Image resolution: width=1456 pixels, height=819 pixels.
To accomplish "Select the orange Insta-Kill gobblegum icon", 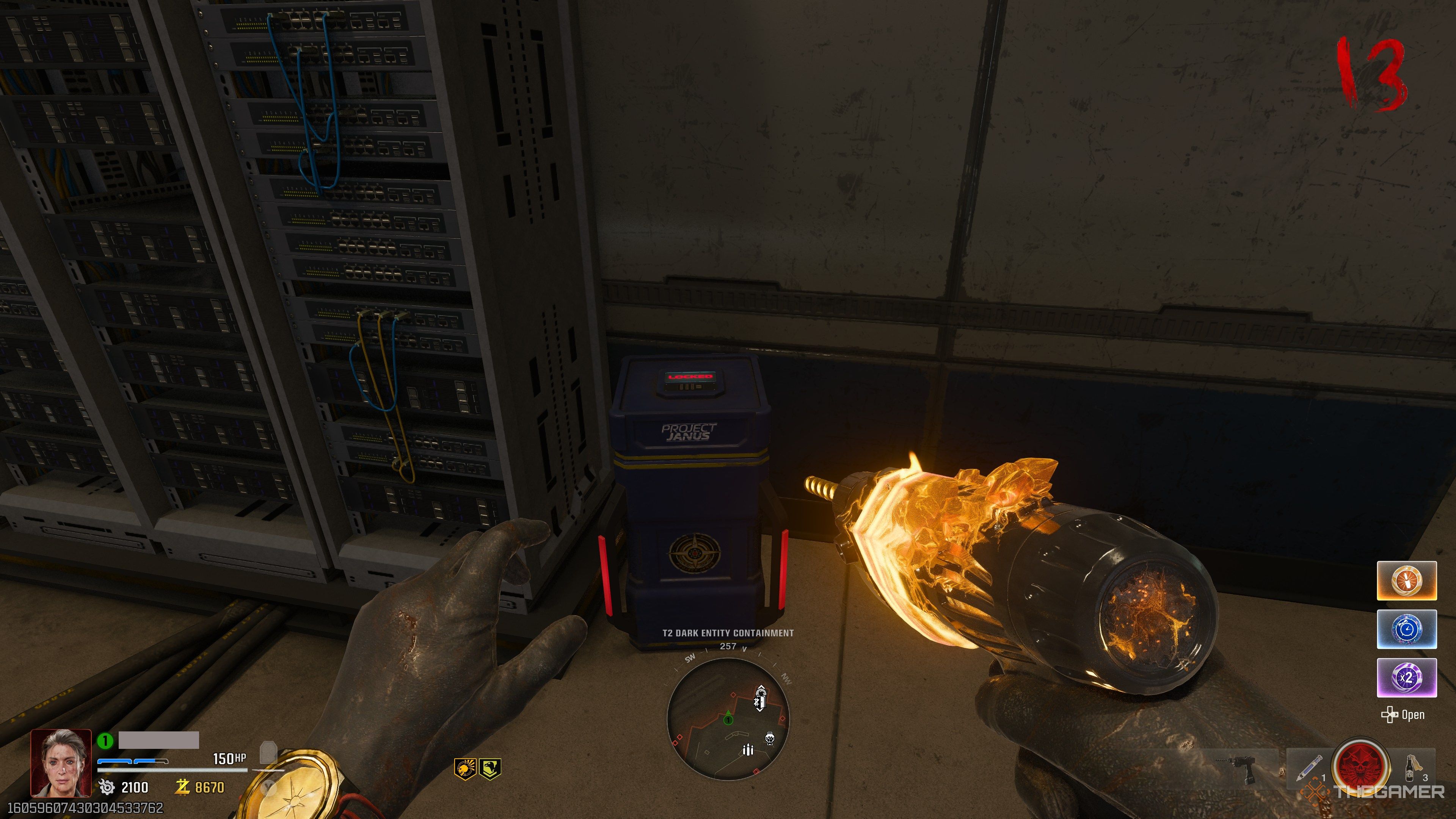I will (x=1407, y=581).
